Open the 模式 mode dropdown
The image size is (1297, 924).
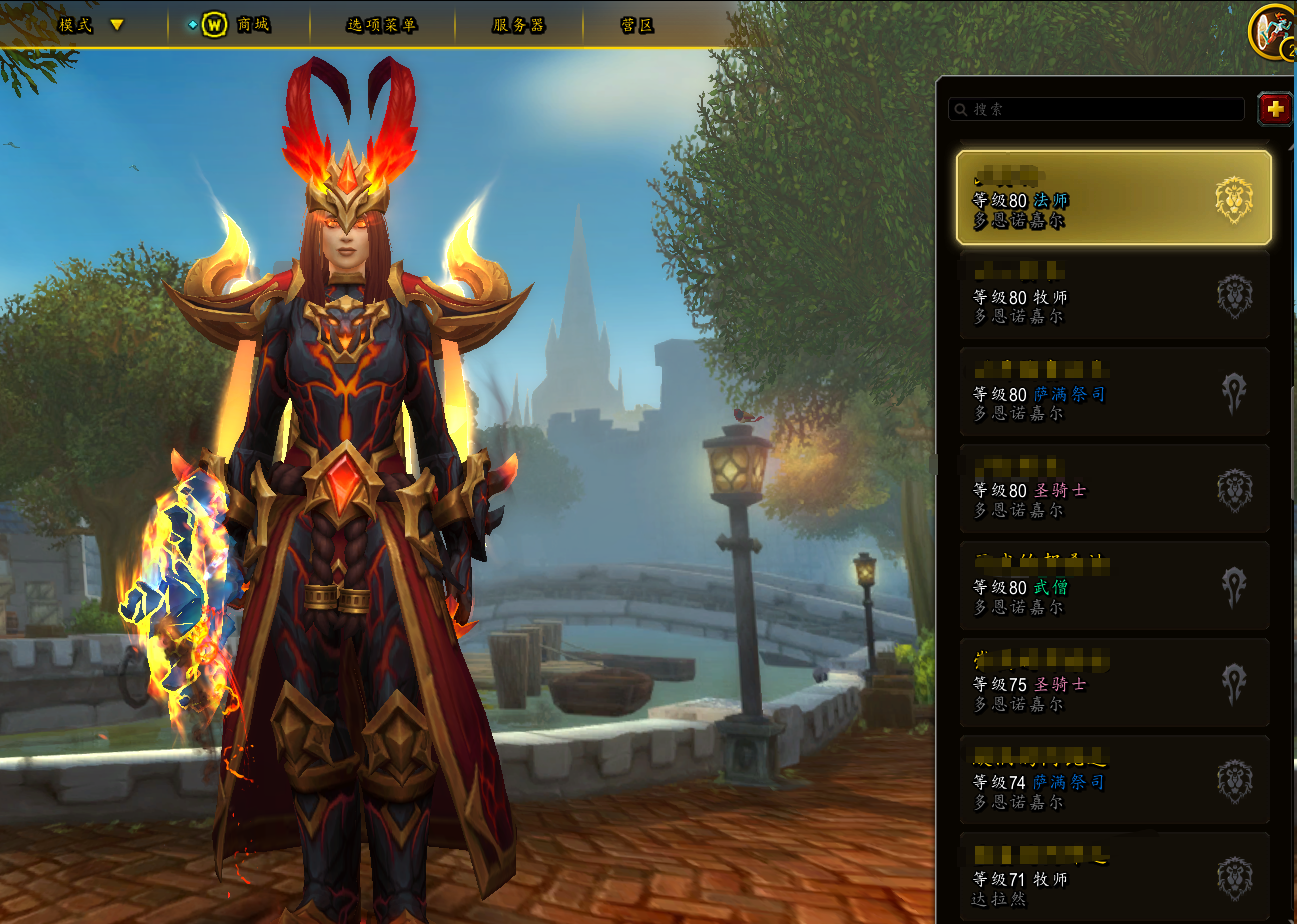tap(90, 25)
